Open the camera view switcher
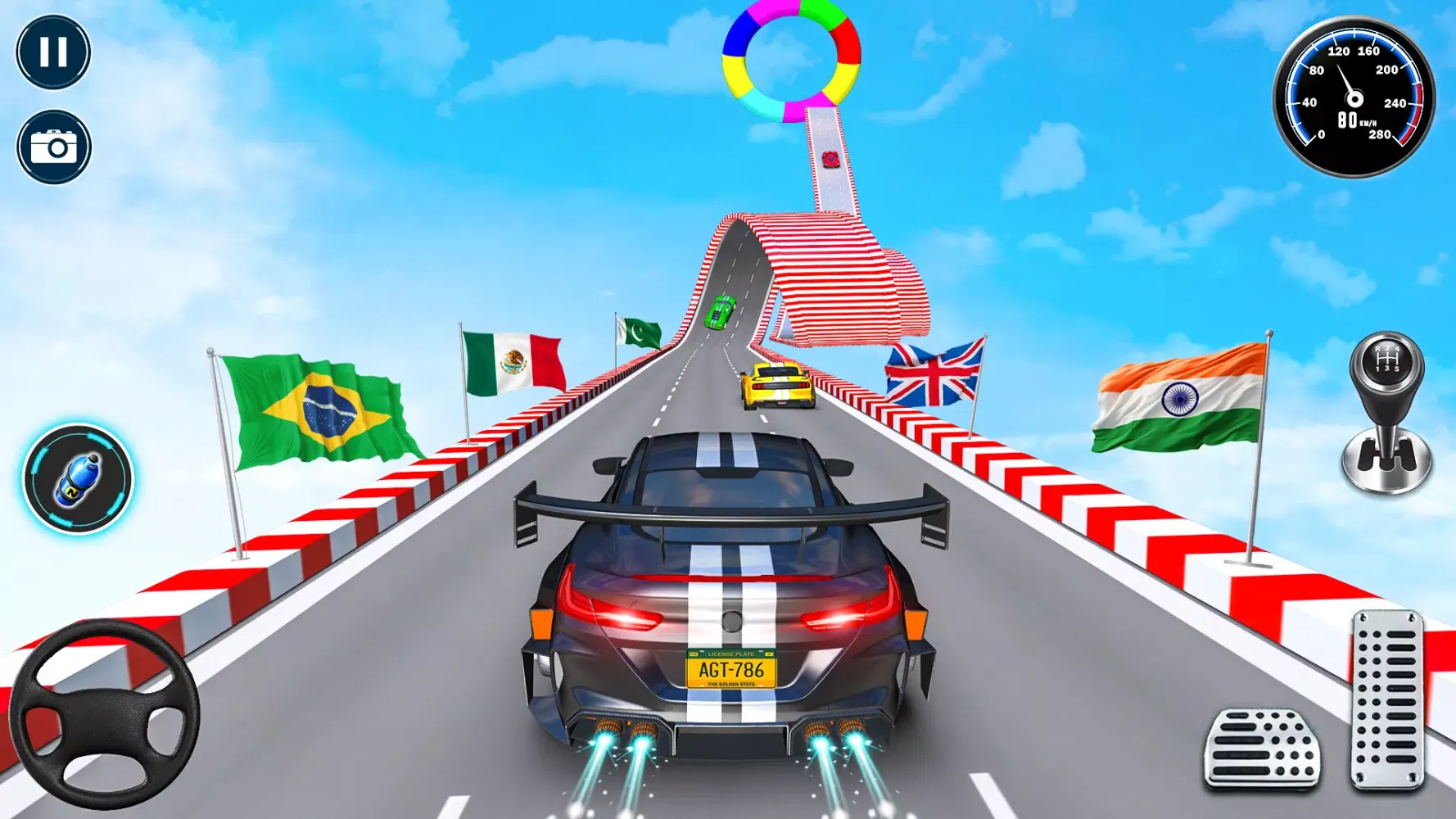This screenshot has height=819, width=1456. [52, 147]
